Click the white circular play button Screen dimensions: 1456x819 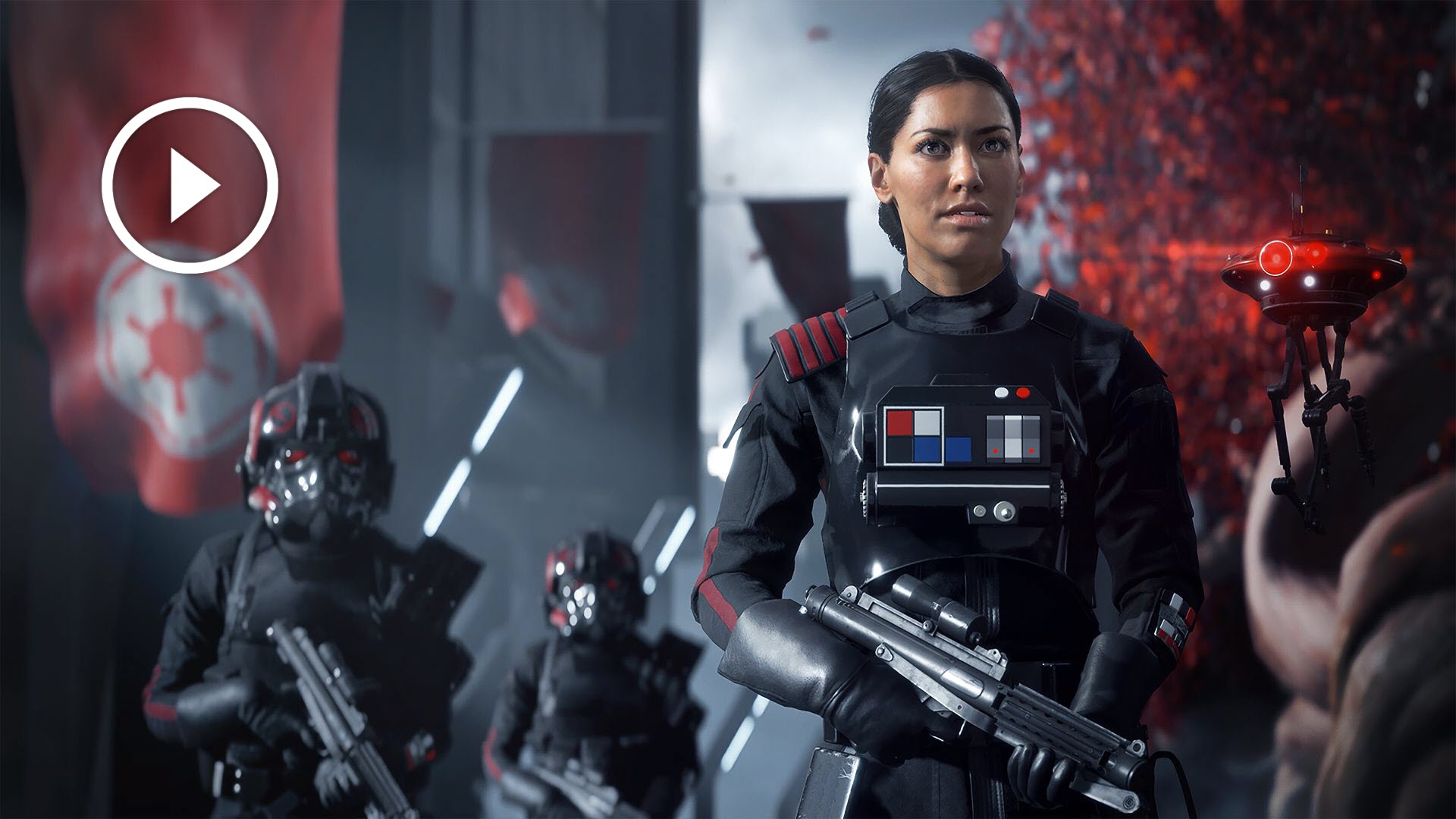190,185
